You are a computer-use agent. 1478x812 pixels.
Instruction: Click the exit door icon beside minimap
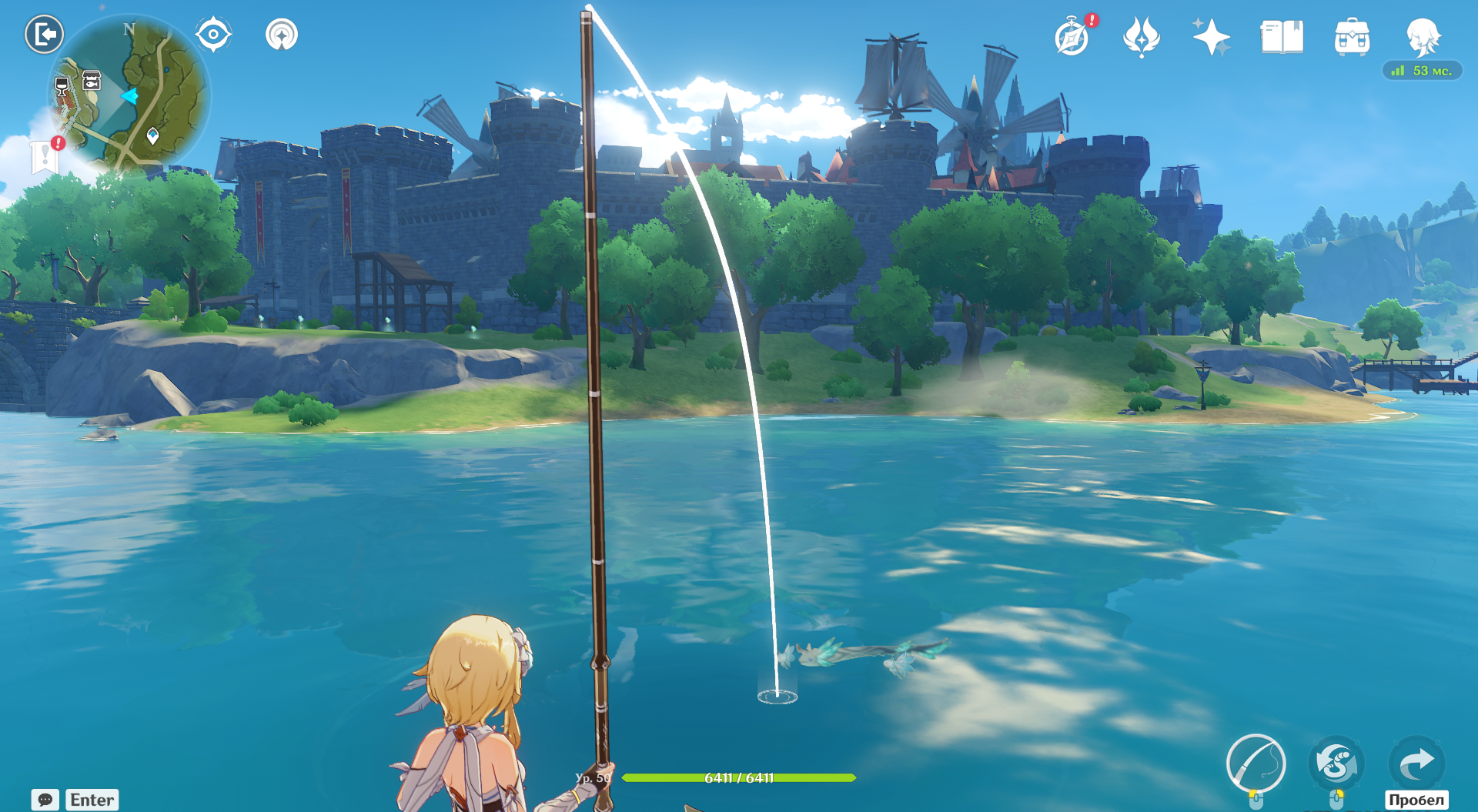pyautogui.click(x=44, y=35)
